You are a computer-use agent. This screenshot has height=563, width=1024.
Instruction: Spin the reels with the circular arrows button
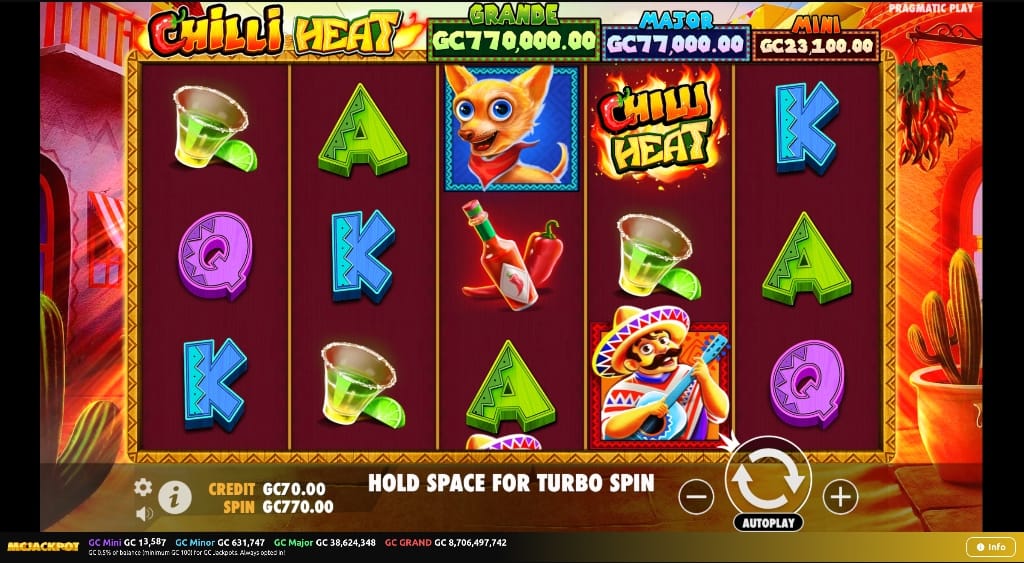click(x=768, y=479)
